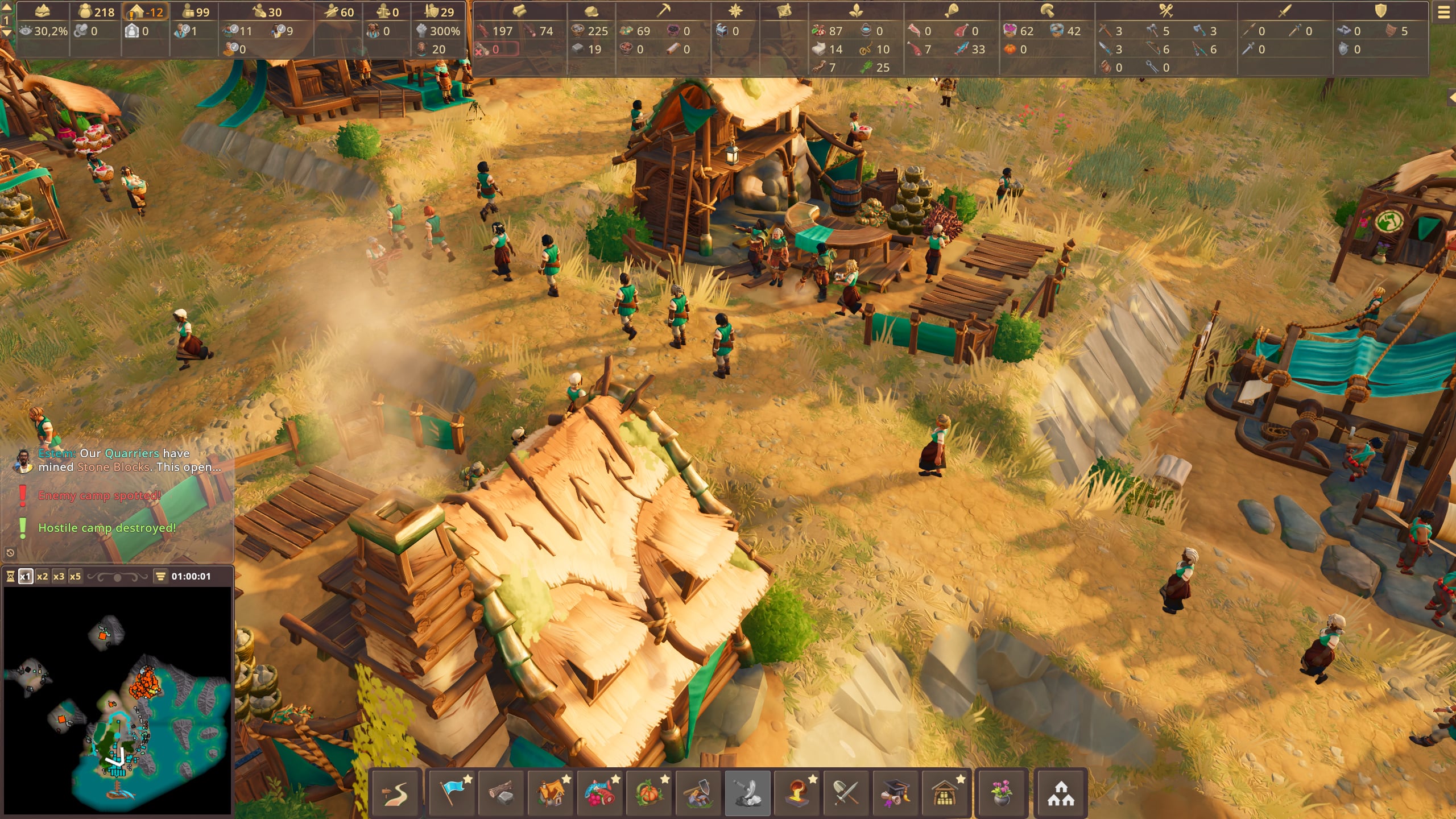Open the hamburger menu in top corner
The height and width of the screenshot is (819, 1456).
[x=1443, y=13]
